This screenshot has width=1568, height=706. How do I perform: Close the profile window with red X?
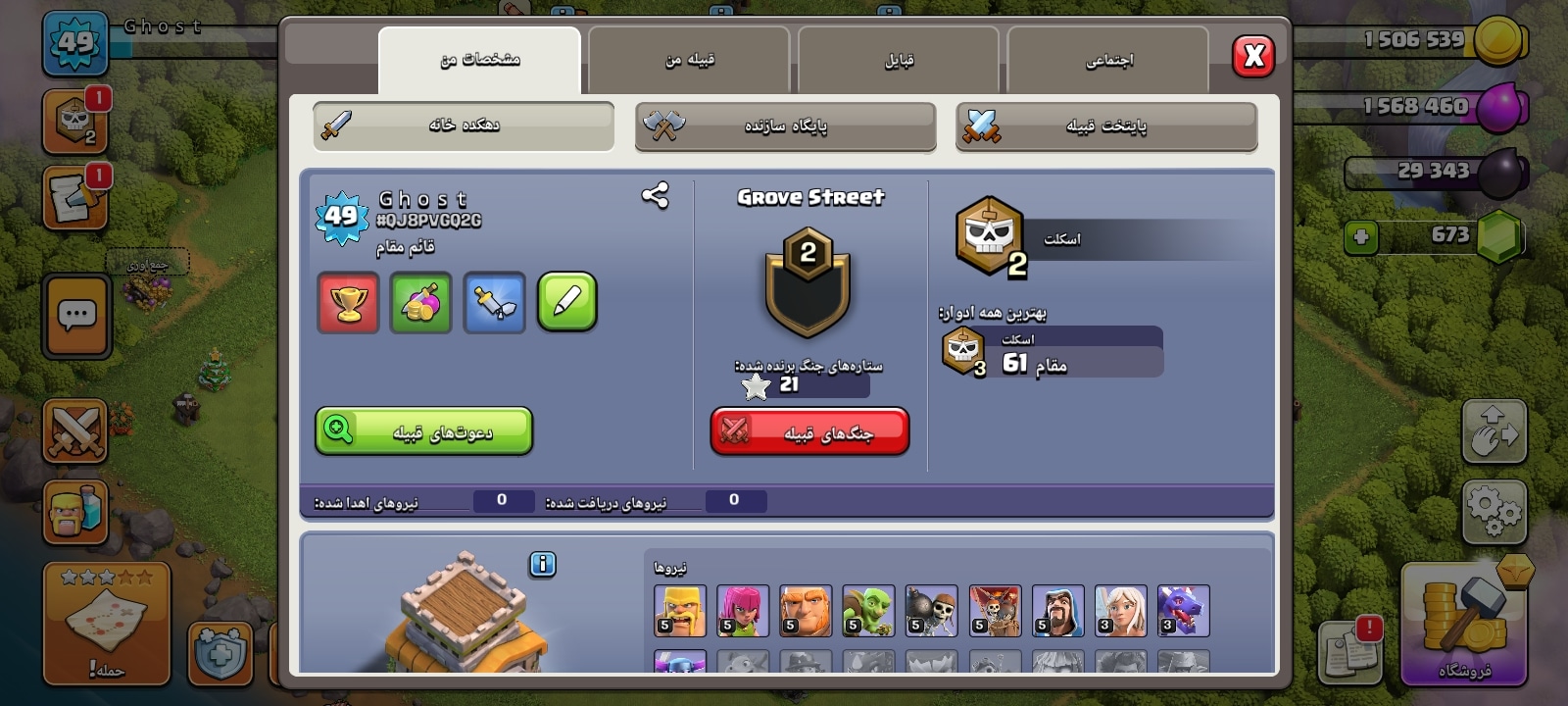pyautogui.click(x=1253, y=56)
